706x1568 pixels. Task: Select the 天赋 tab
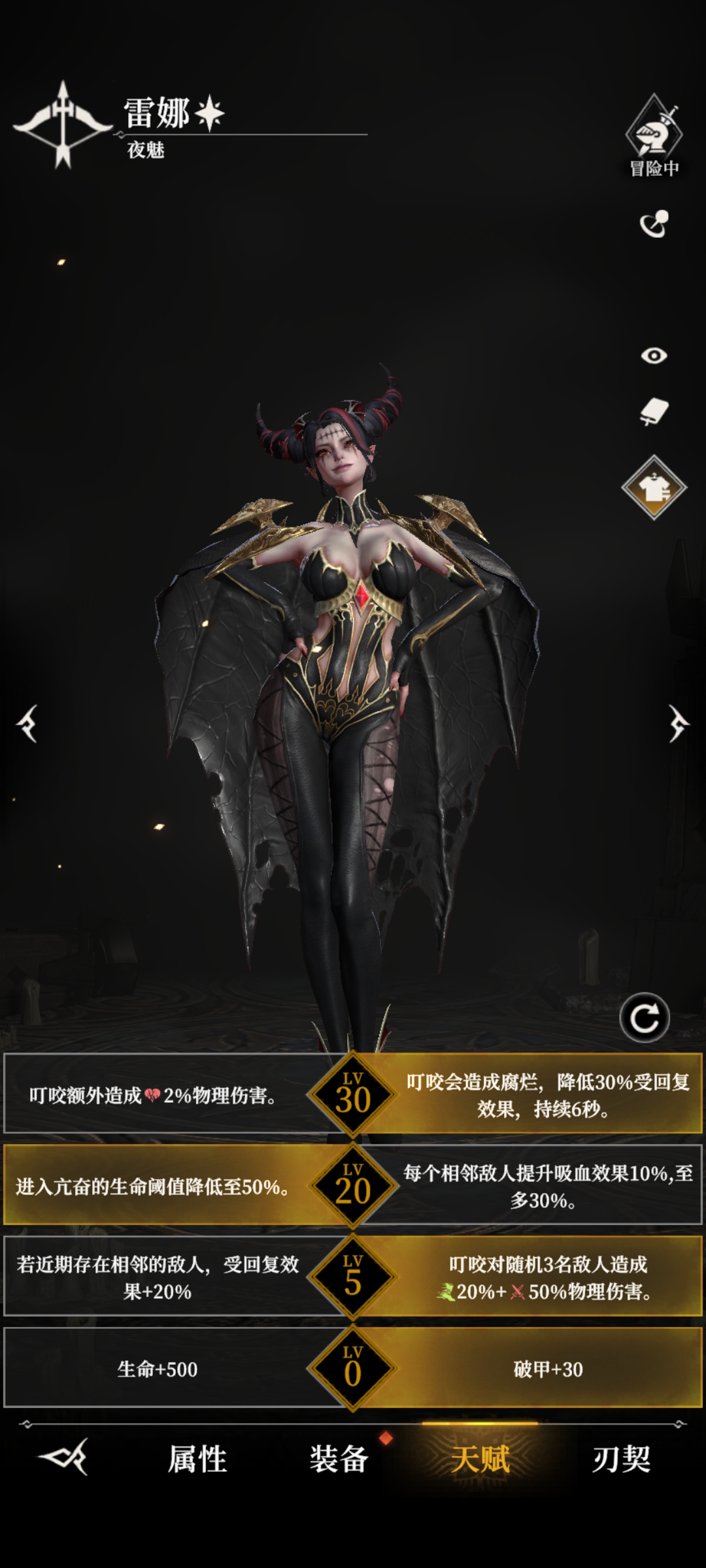(x=480, y=1458)
